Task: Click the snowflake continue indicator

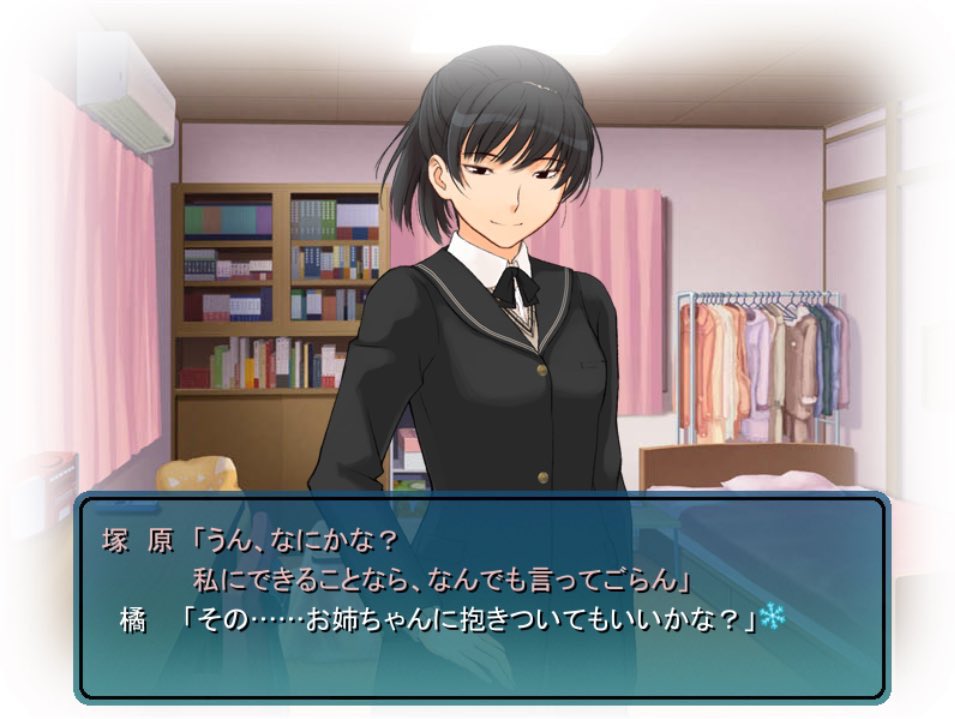Action: point(772,617)
